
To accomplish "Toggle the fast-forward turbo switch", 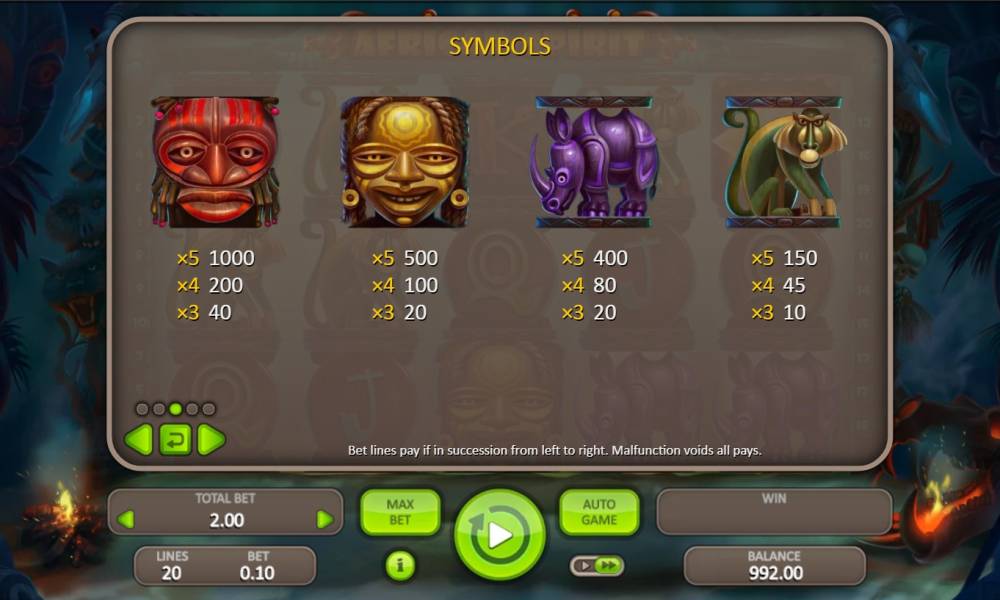I will (x=597, y=566).
